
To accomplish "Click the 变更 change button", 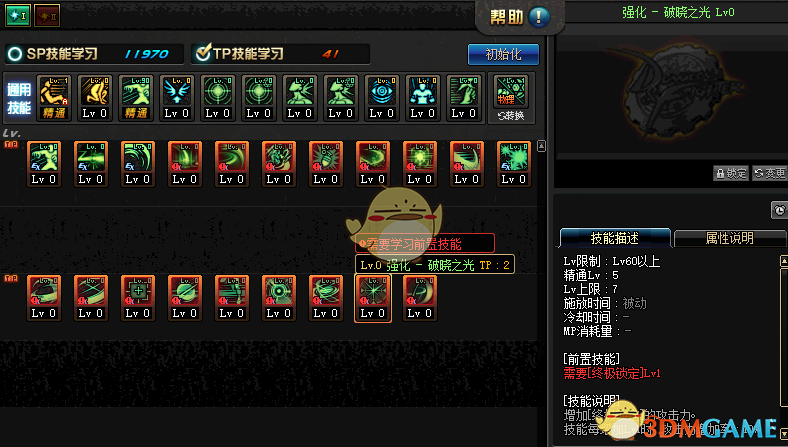I will (x=769, y=173).
